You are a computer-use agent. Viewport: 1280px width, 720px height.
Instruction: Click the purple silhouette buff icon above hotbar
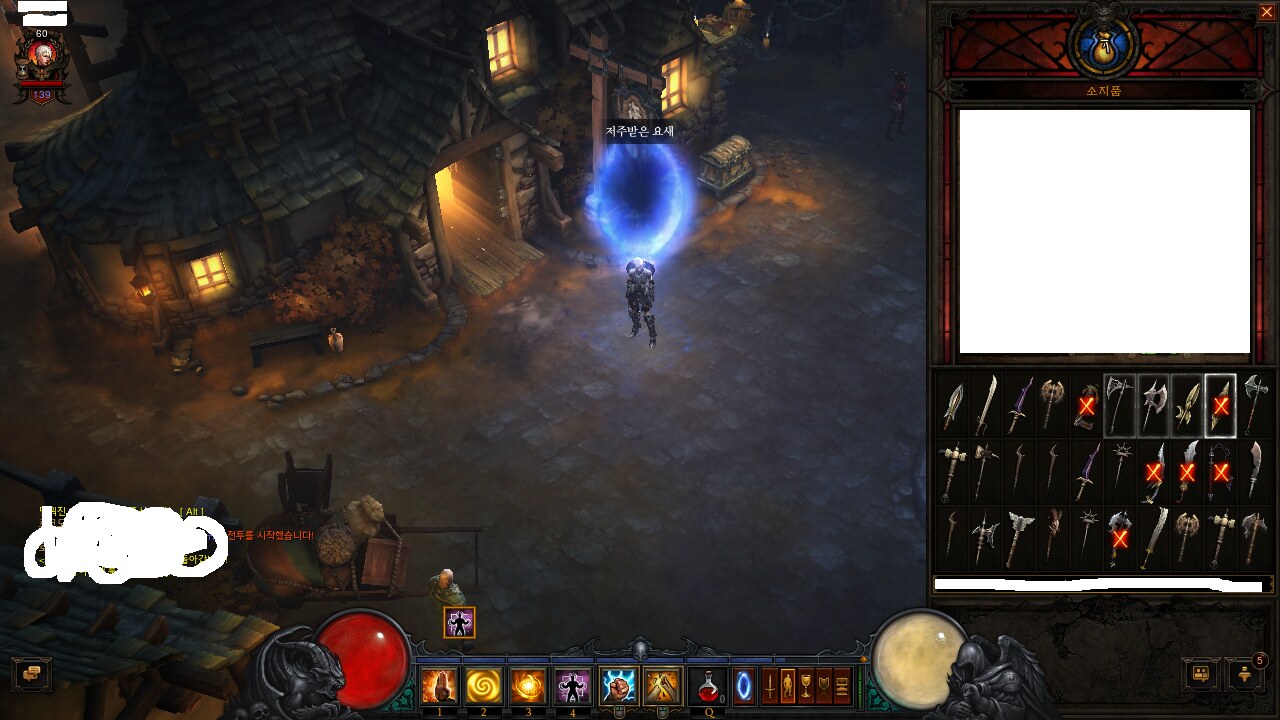coord(459,622)
